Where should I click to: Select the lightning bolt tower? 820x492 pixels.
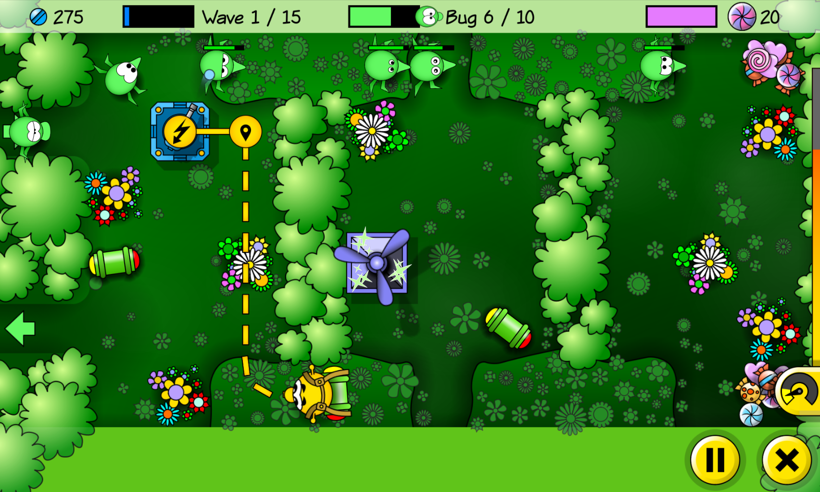click(180, 131)
